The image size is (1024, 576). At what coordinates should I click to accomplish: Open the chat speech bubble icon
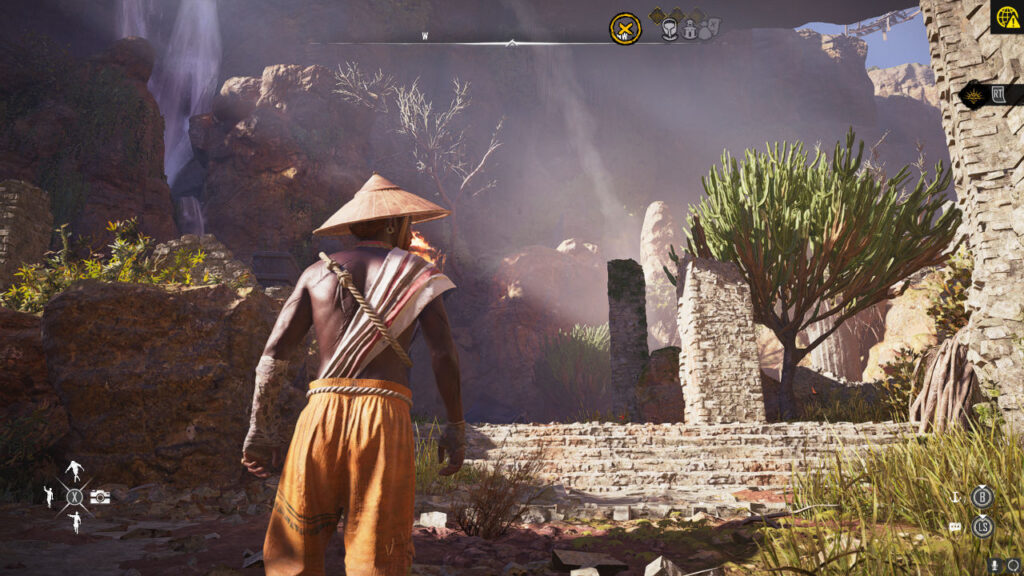coord(955,527)
